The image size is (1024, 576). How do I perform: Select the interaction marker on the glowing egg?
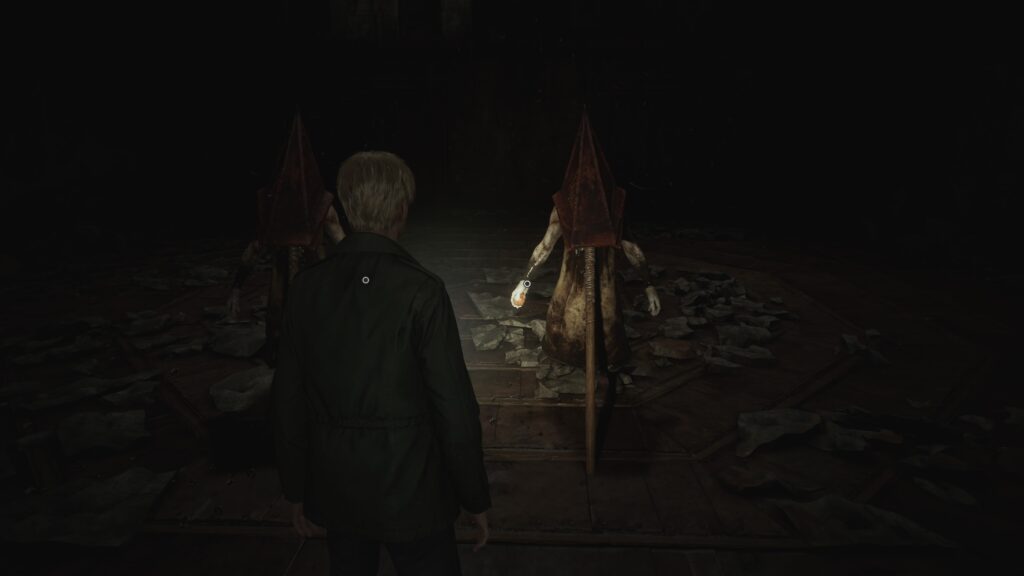click(x=527, y=284)
